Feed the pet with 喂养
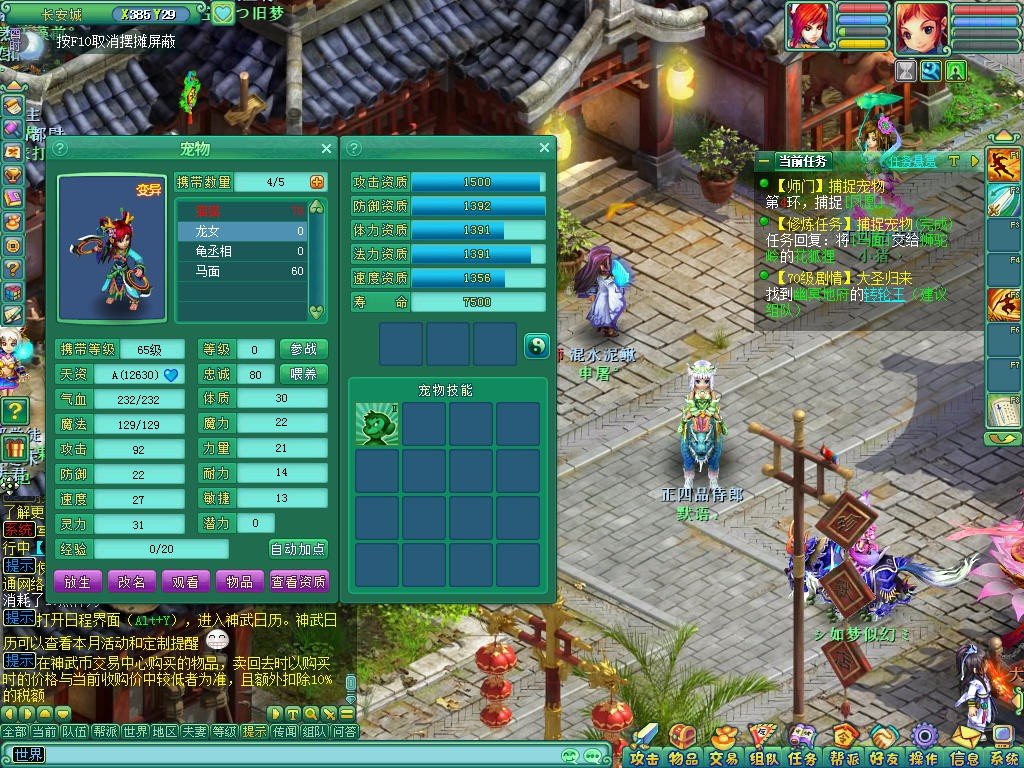The height and width of the screenshot is (768, 1024). (303, 374)
